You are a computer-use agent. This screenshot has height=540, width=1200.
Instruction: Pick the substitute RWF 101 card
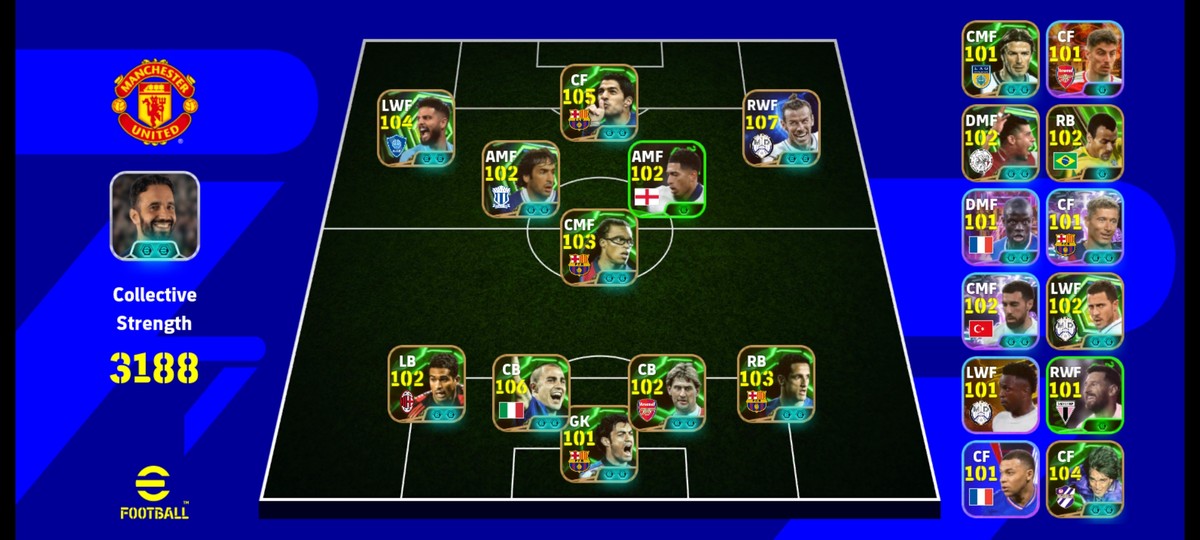point(1085,395)
